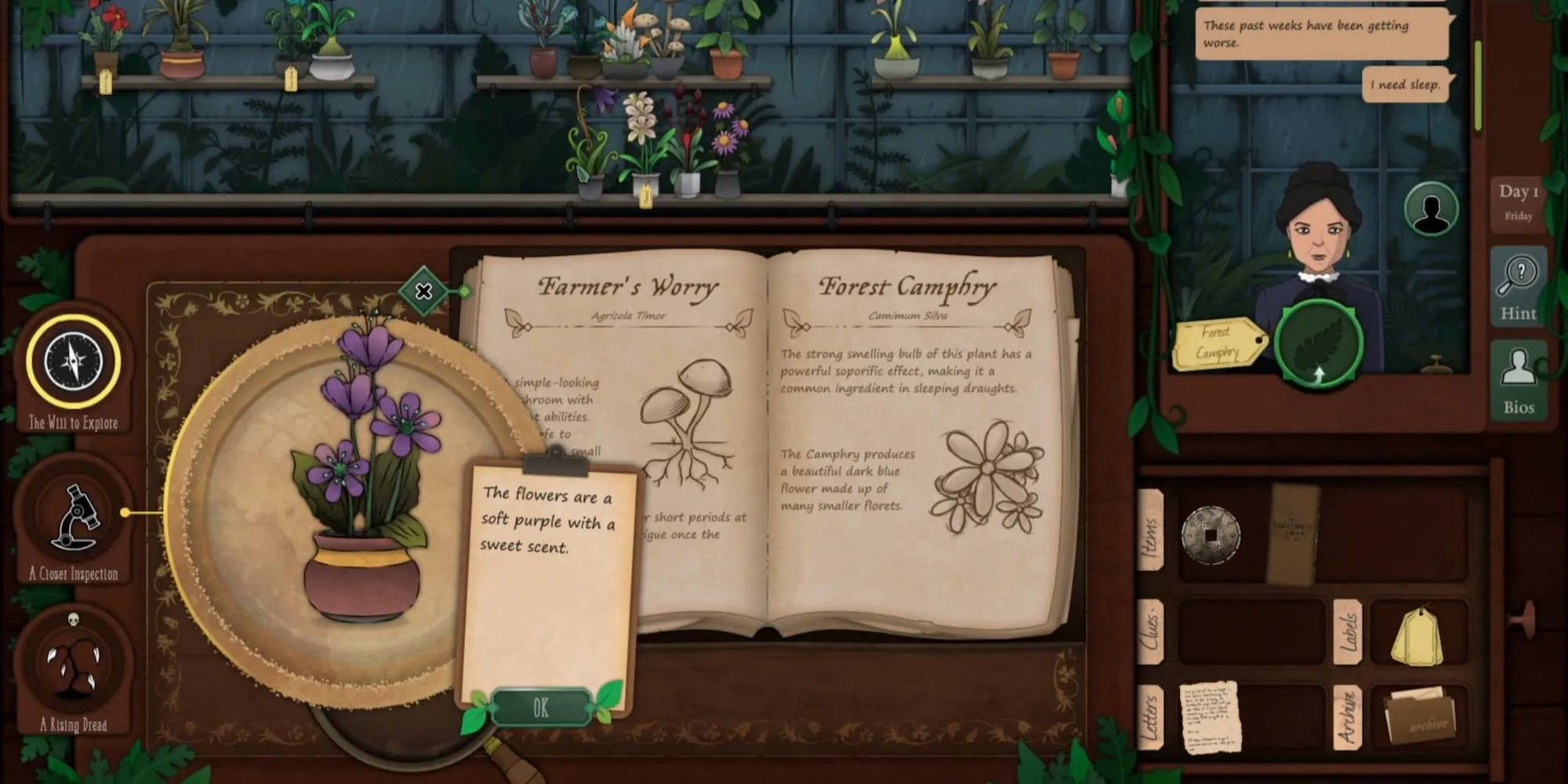1568x784 pixels.
Task: Select the Forest Camphry yellow label tag
Action: coord(1218,343)
